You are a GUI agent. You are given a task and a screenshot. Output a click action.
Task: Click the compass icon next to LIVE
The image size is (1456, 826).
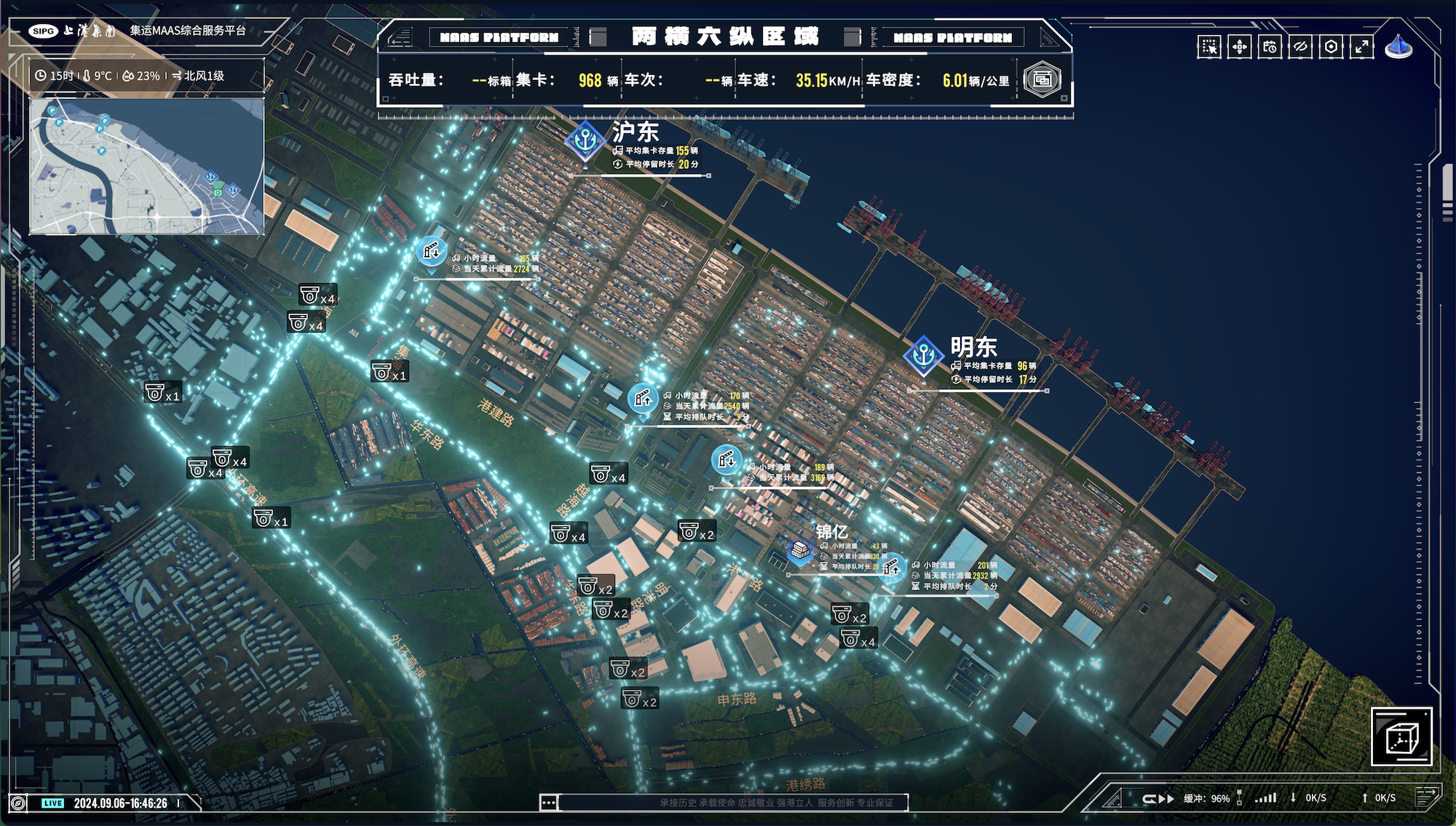tap(18, 803)
